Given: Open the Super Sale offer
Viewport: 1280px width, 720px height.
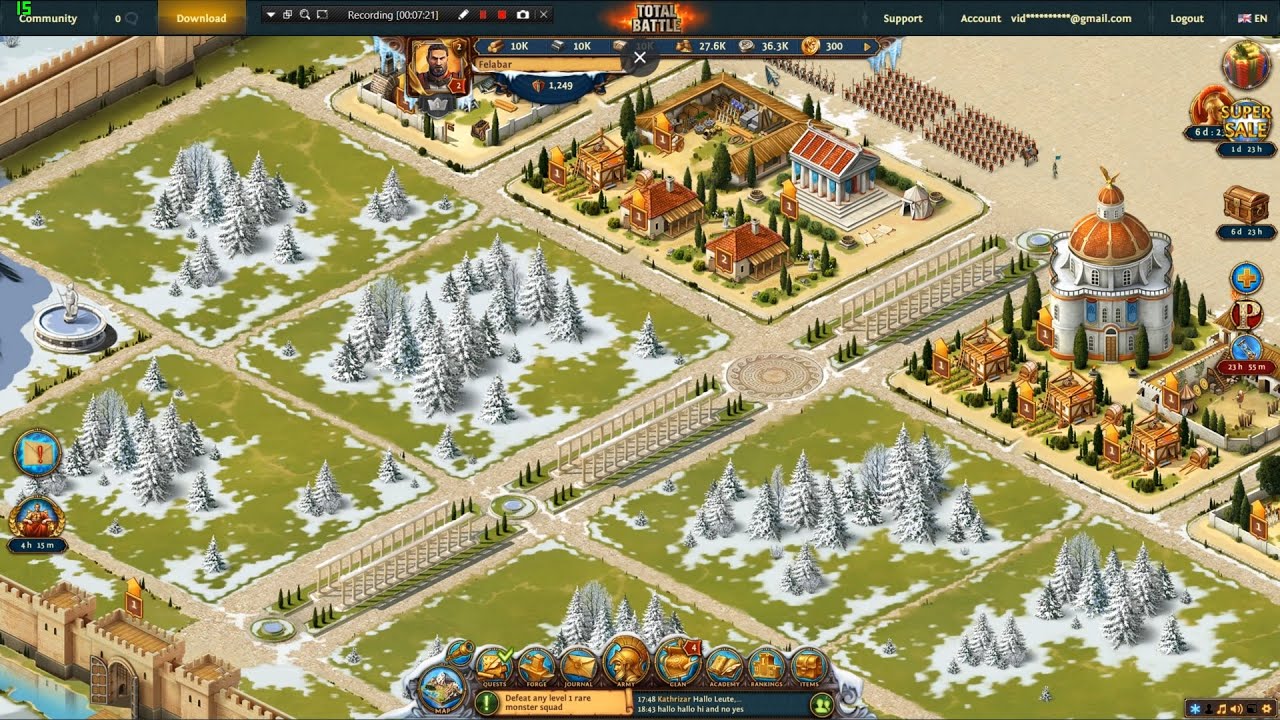Looking at the screenshot, I should coord(1244,121).
